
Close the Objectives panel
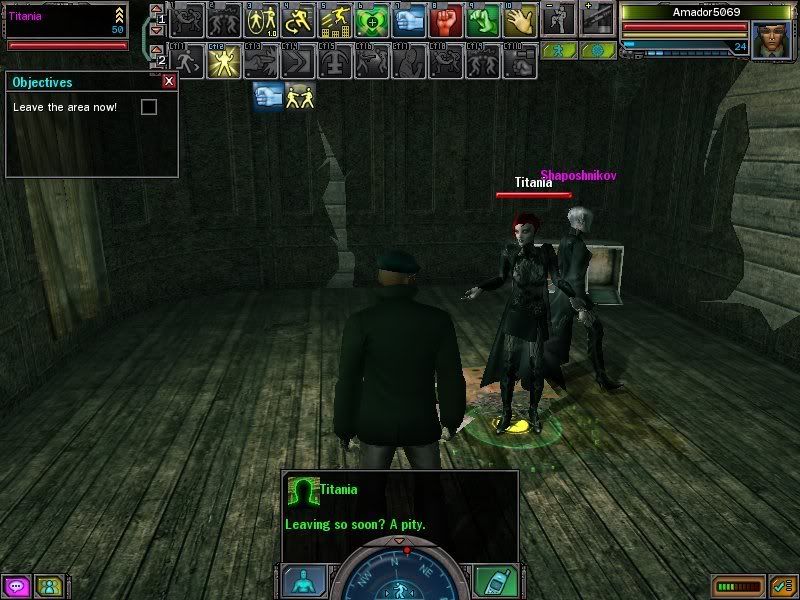point(169,82)
